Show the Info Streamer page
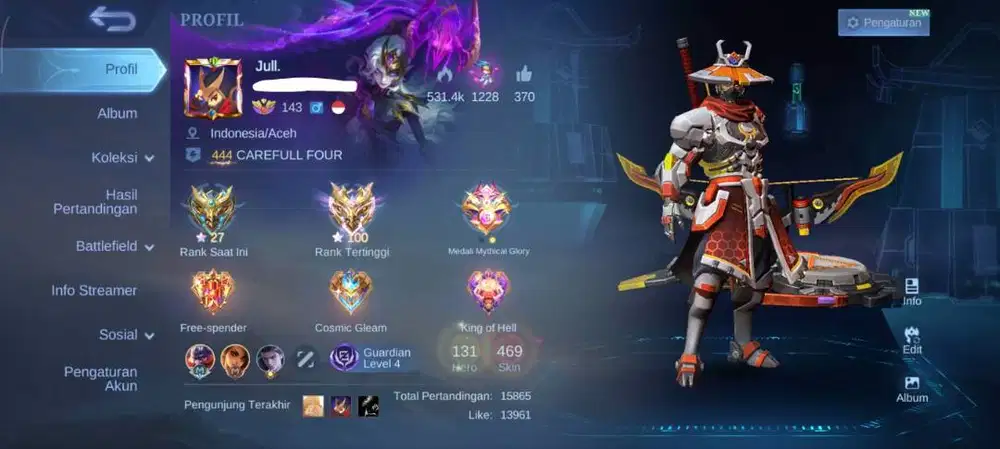 coord(94,290)
